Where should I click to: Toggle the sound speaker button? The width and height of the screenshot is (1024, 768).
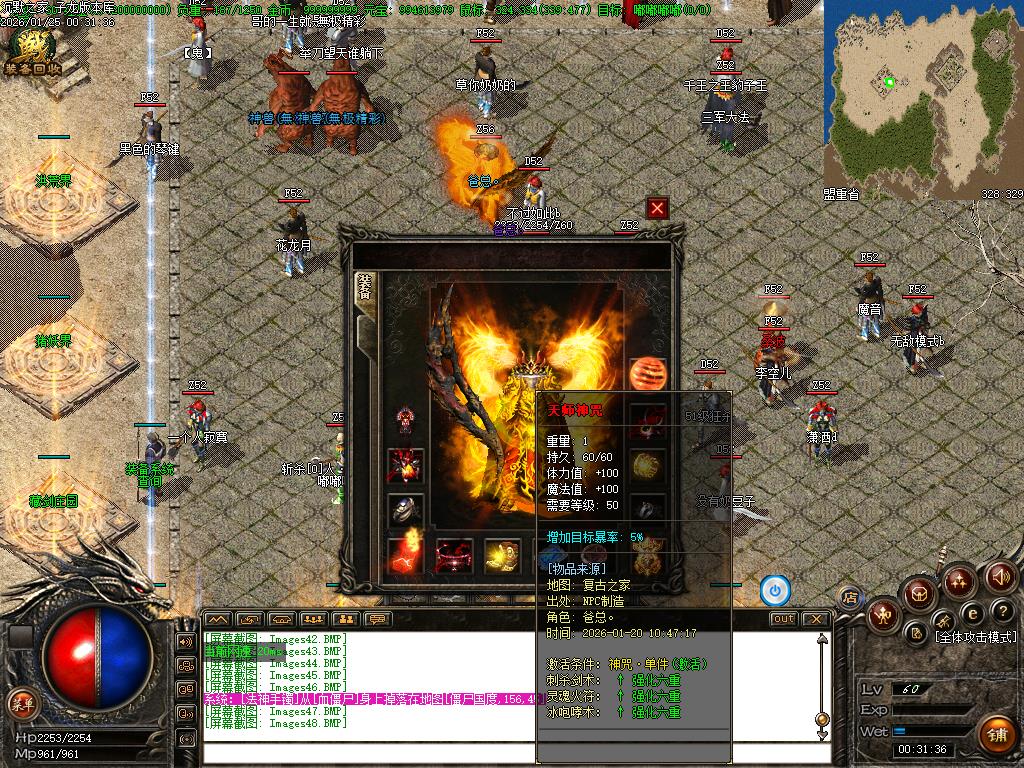click(1001, 577)
